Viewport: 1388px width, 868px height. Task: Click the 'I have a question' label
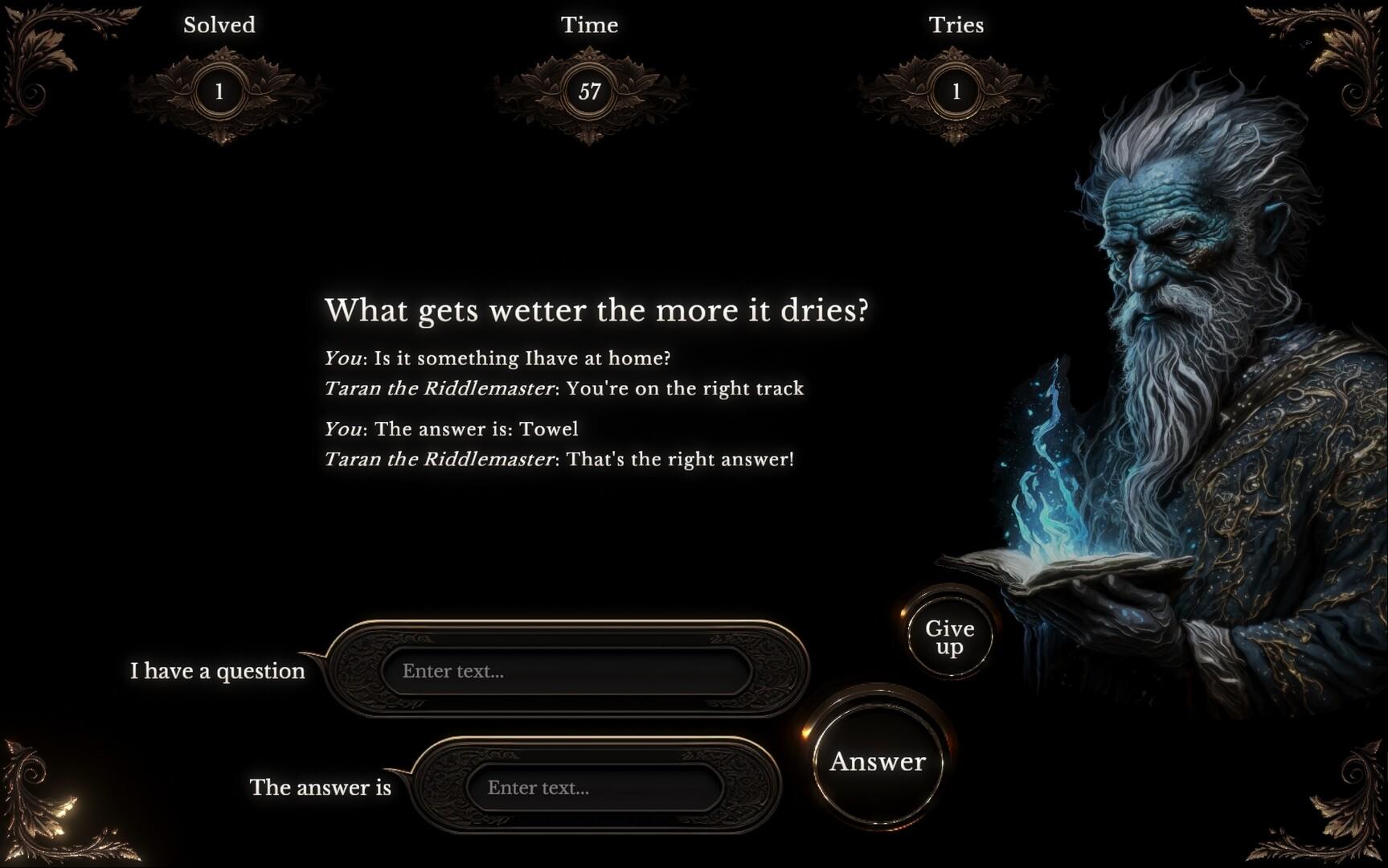pyautogui.click(x=217, y=671)
